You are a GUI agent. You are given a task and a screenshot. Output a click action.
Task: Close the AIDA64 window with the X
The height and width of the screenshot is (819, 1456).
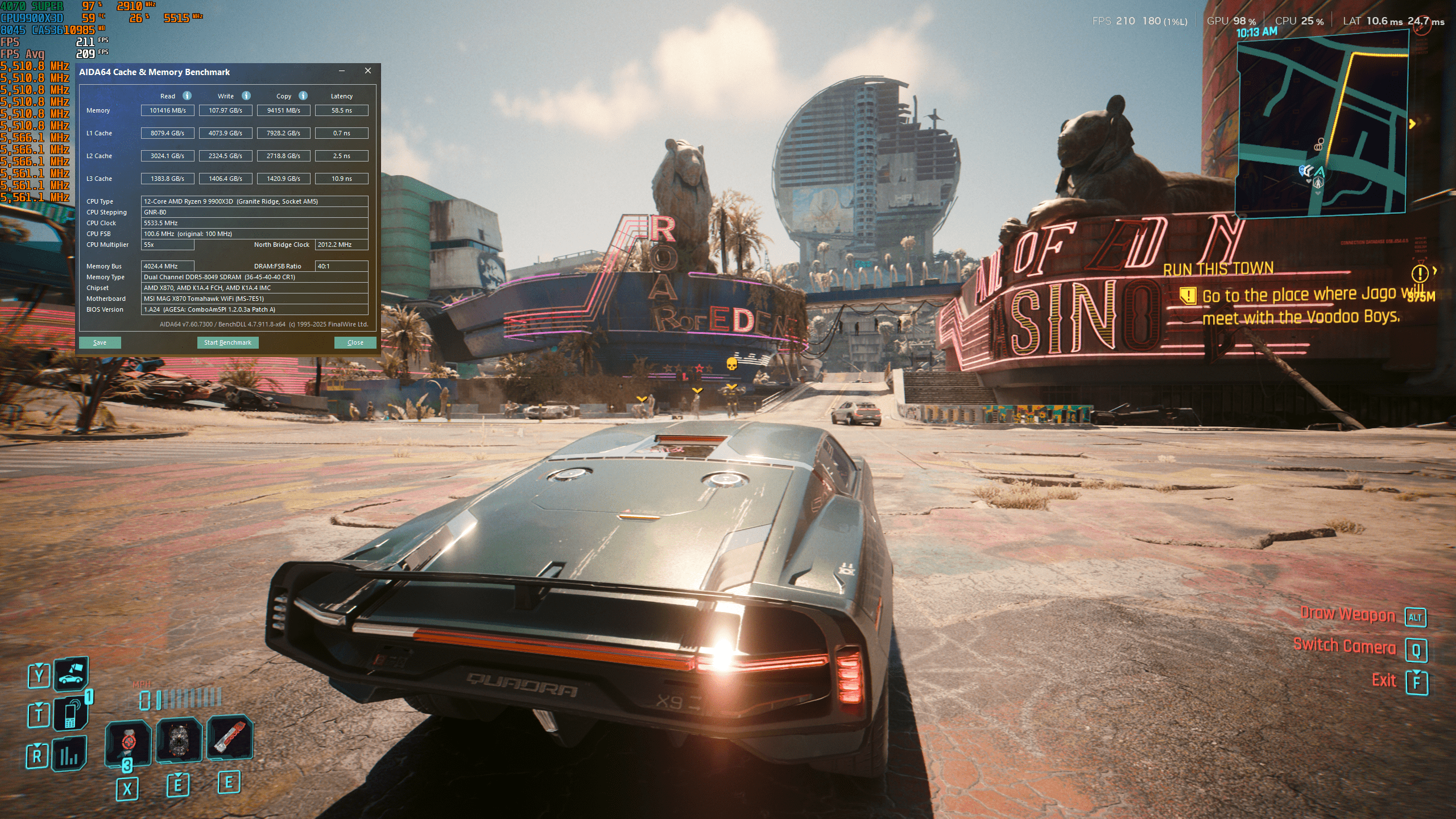click(x=368, y=71)
